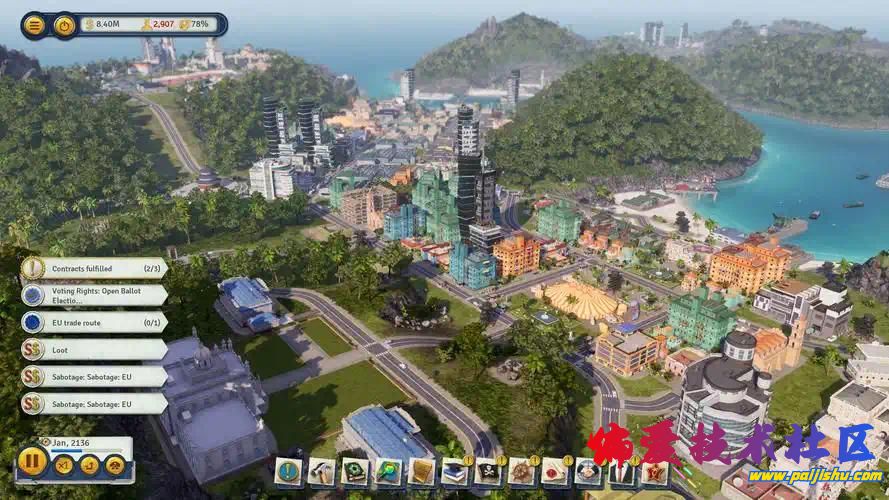
Task: Open the exclamation mark tasks icon
Action: point(289,471)
